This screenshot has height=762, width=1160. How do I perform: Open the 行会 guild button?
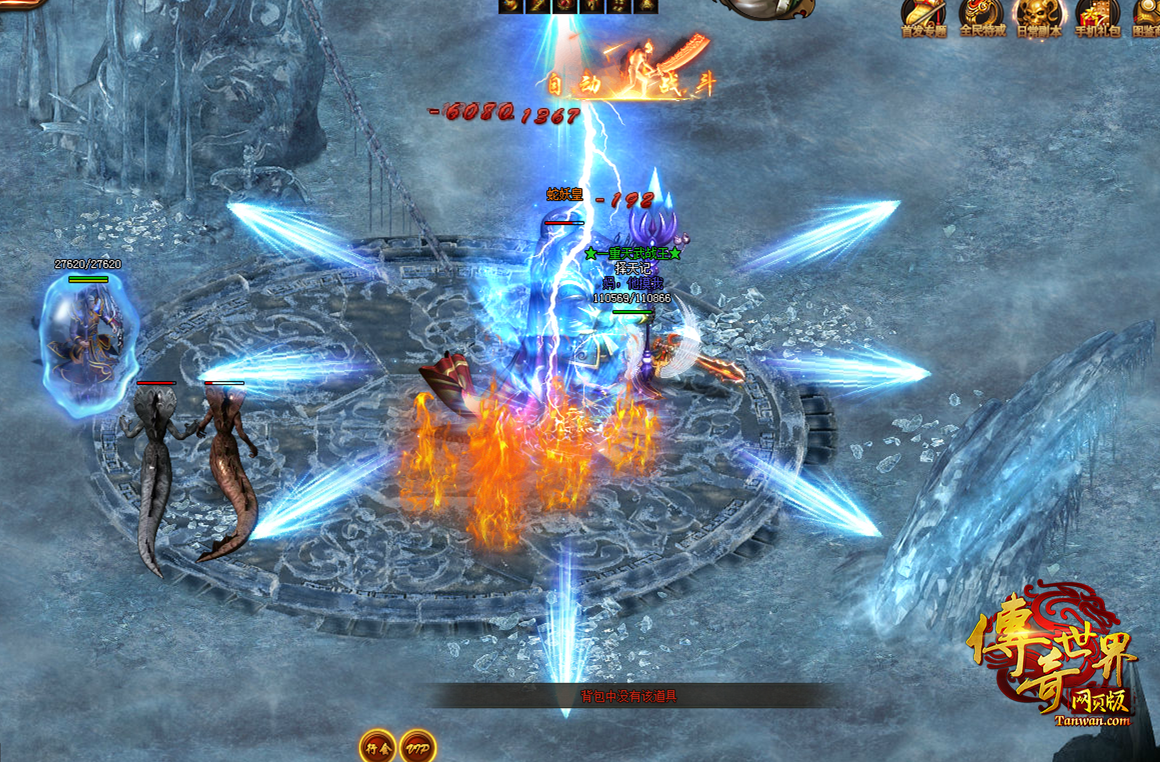coord(378,747)
